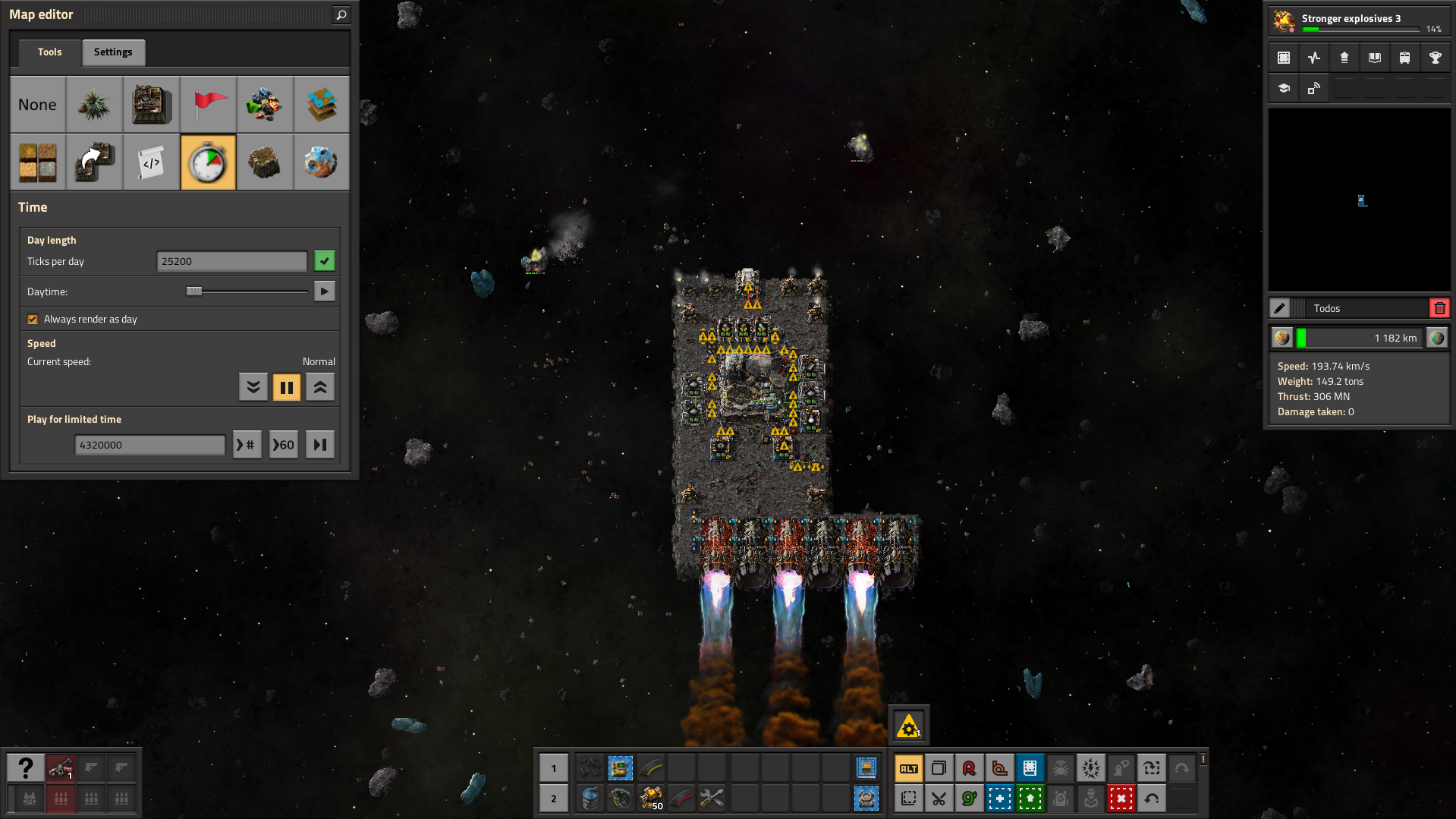Open the question mark help button
1456x819 pixels.
tap(26, 768)
